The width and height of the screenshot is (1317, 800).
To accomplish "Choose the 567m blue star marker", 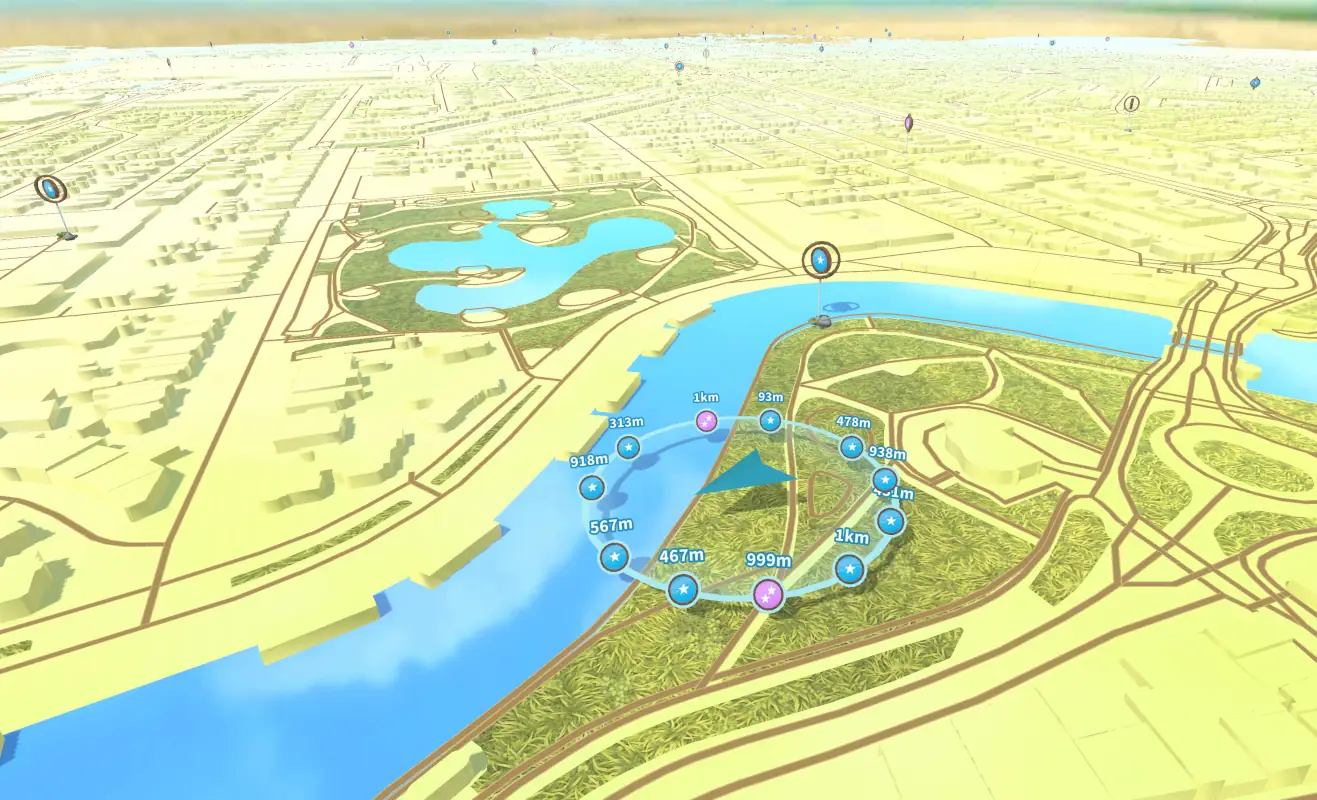I will pyautogui.click(x=614, y=557).
